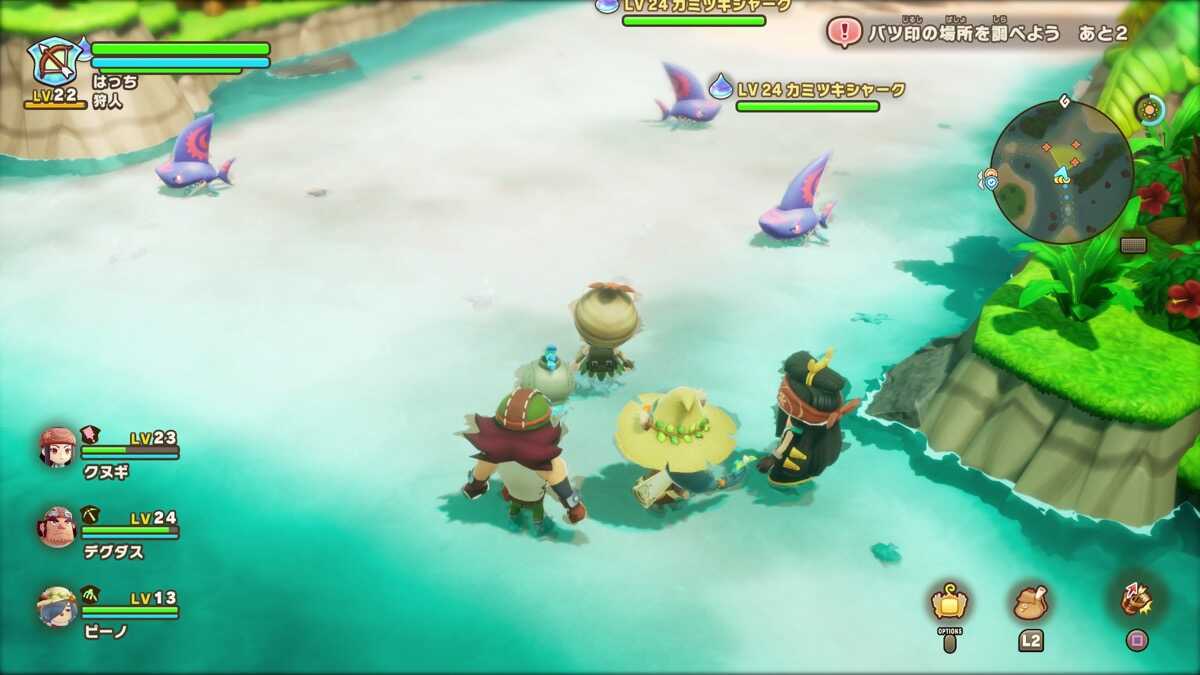Select party member クヌギ portrait
This screenshot has width=1200, height=675.
click(57, 447)
